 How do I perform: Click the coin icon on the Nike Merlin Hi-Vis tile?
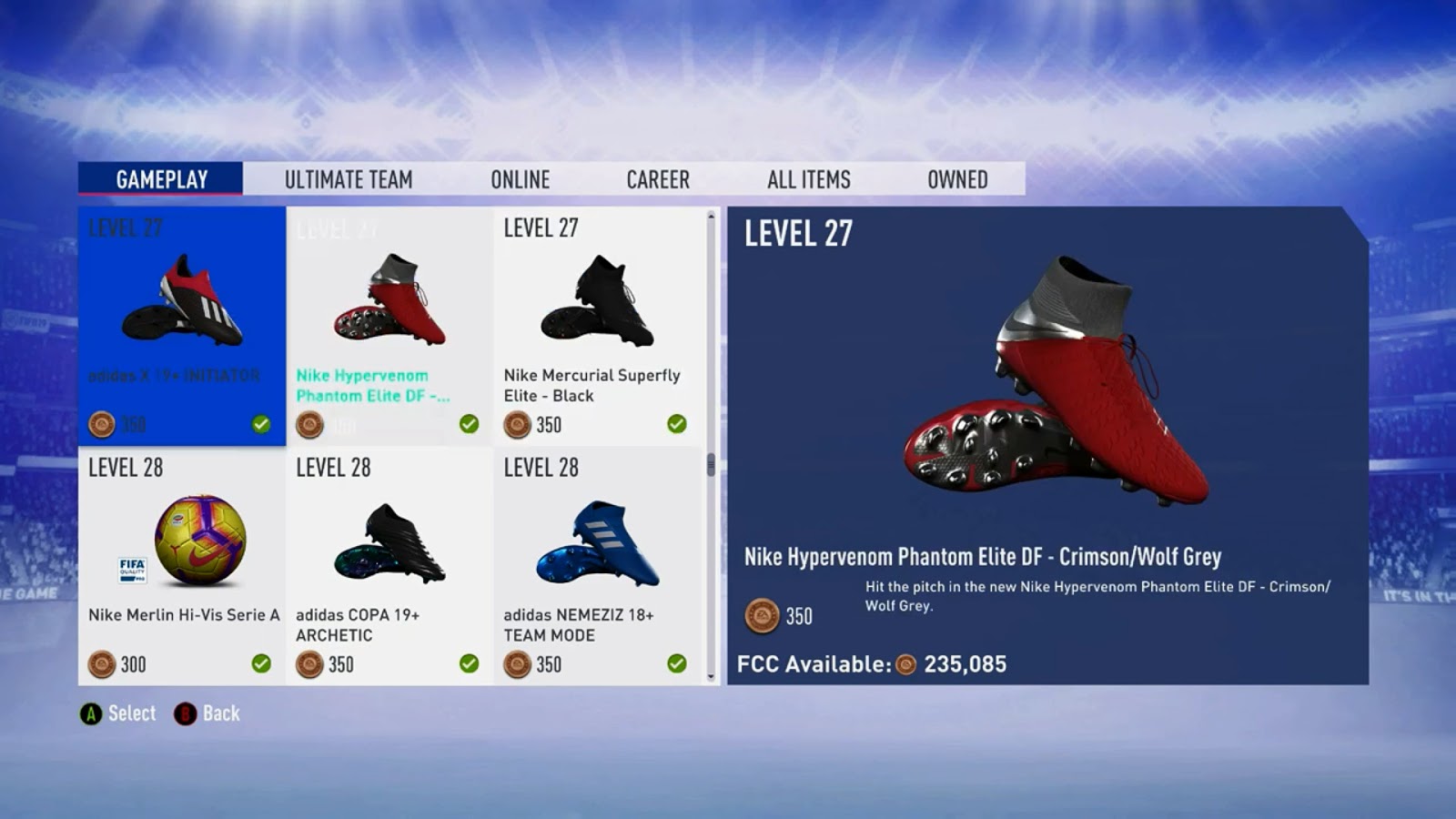click(x=103, y=664)
